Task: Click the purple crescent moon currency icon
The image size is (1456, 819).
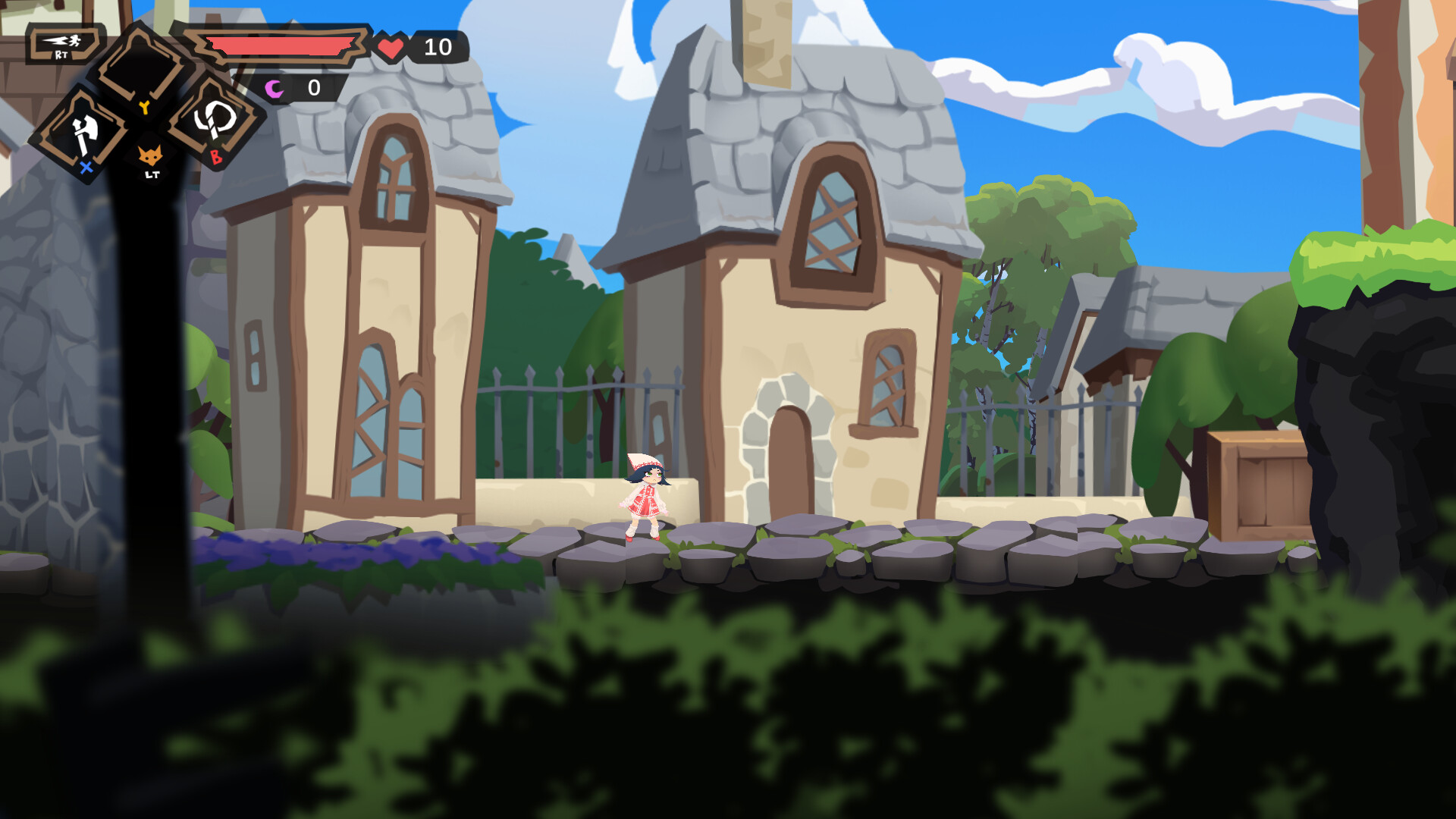Action: click(x=273, y=89)
